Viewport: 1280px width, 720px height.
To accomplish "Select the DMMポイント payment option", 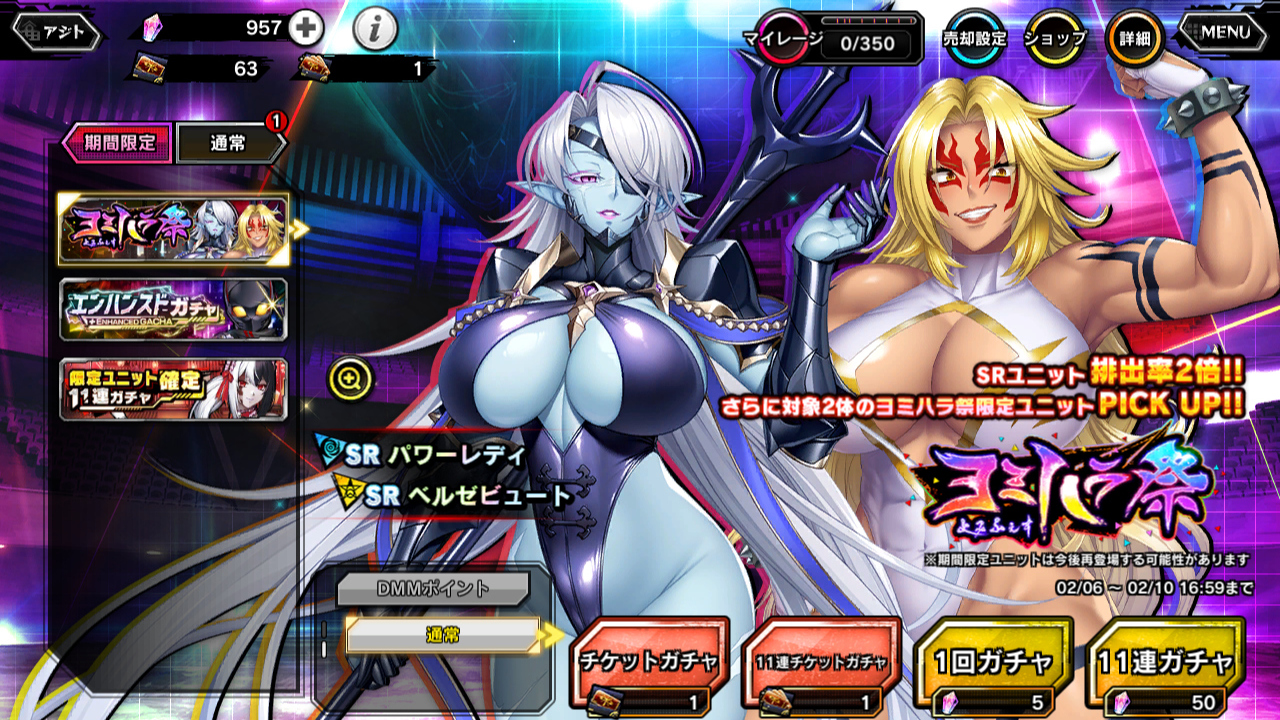I will point(432,589).
